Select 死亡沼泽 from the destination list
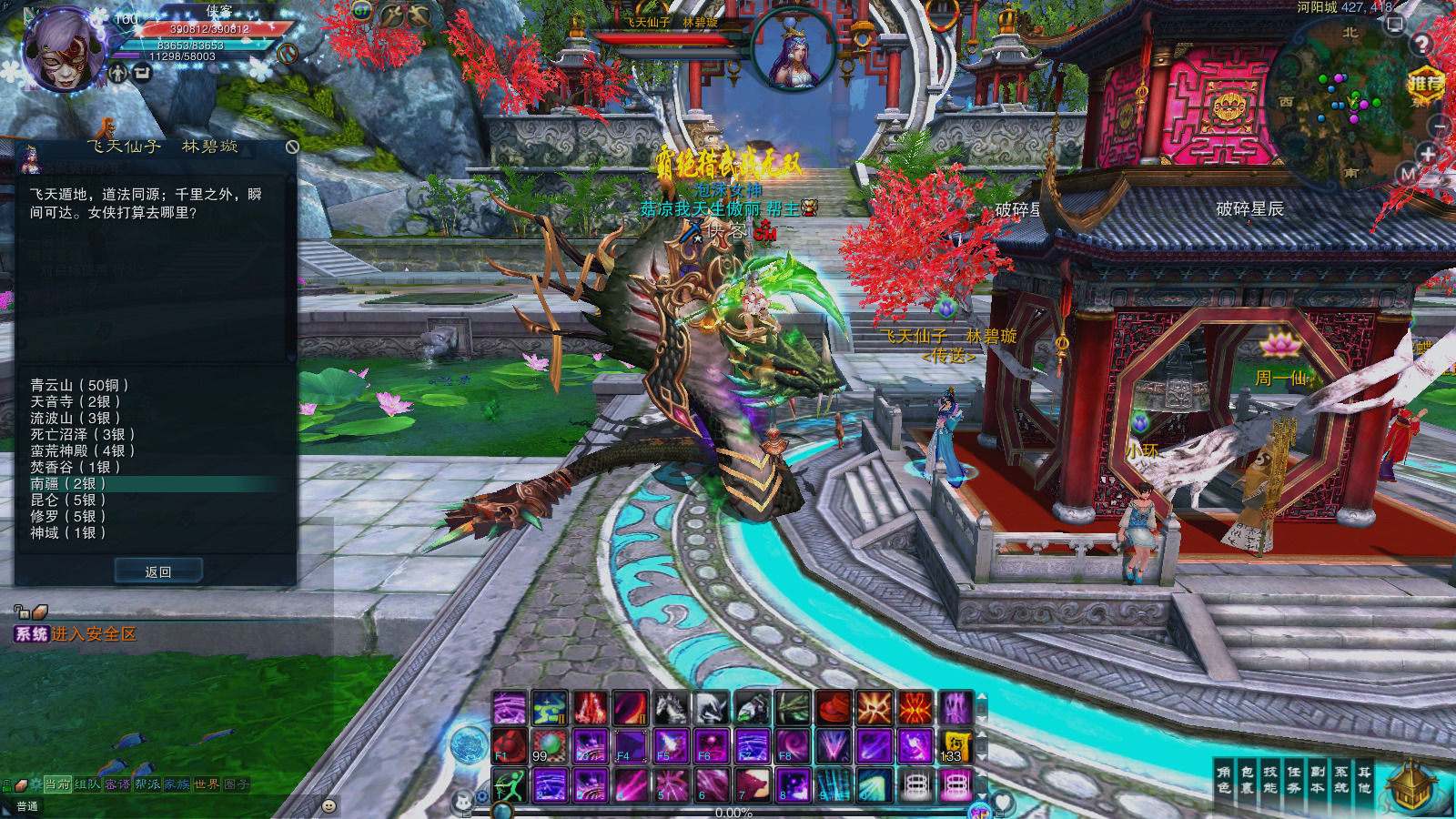1456x819 pixels. click(x=82, y=434)
